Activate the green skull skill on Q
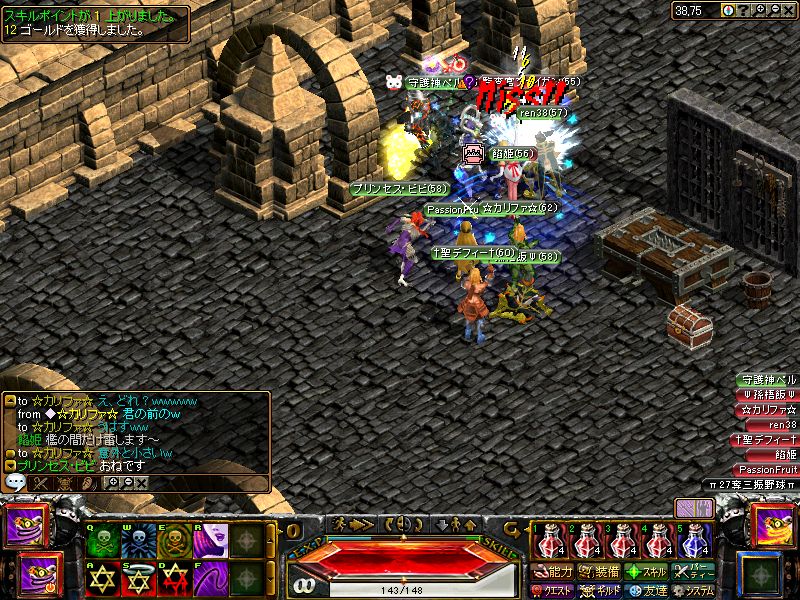Viewport: 800px width, 600px height. (102, 540)
